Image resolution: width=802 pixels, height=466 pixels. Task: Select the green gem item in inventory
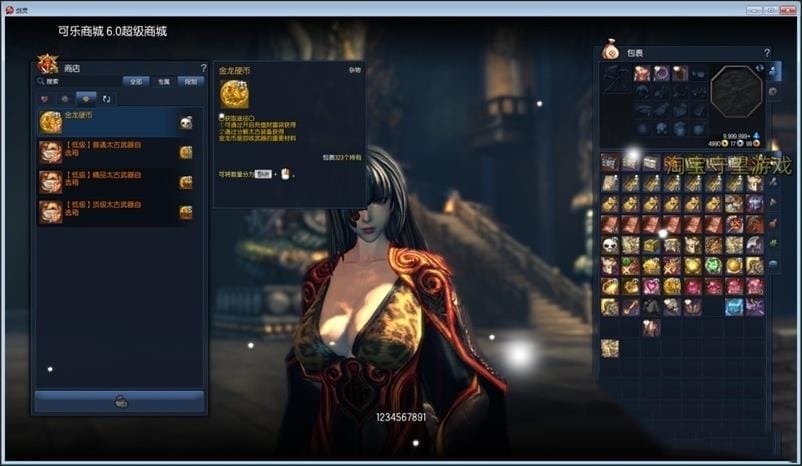713,266
